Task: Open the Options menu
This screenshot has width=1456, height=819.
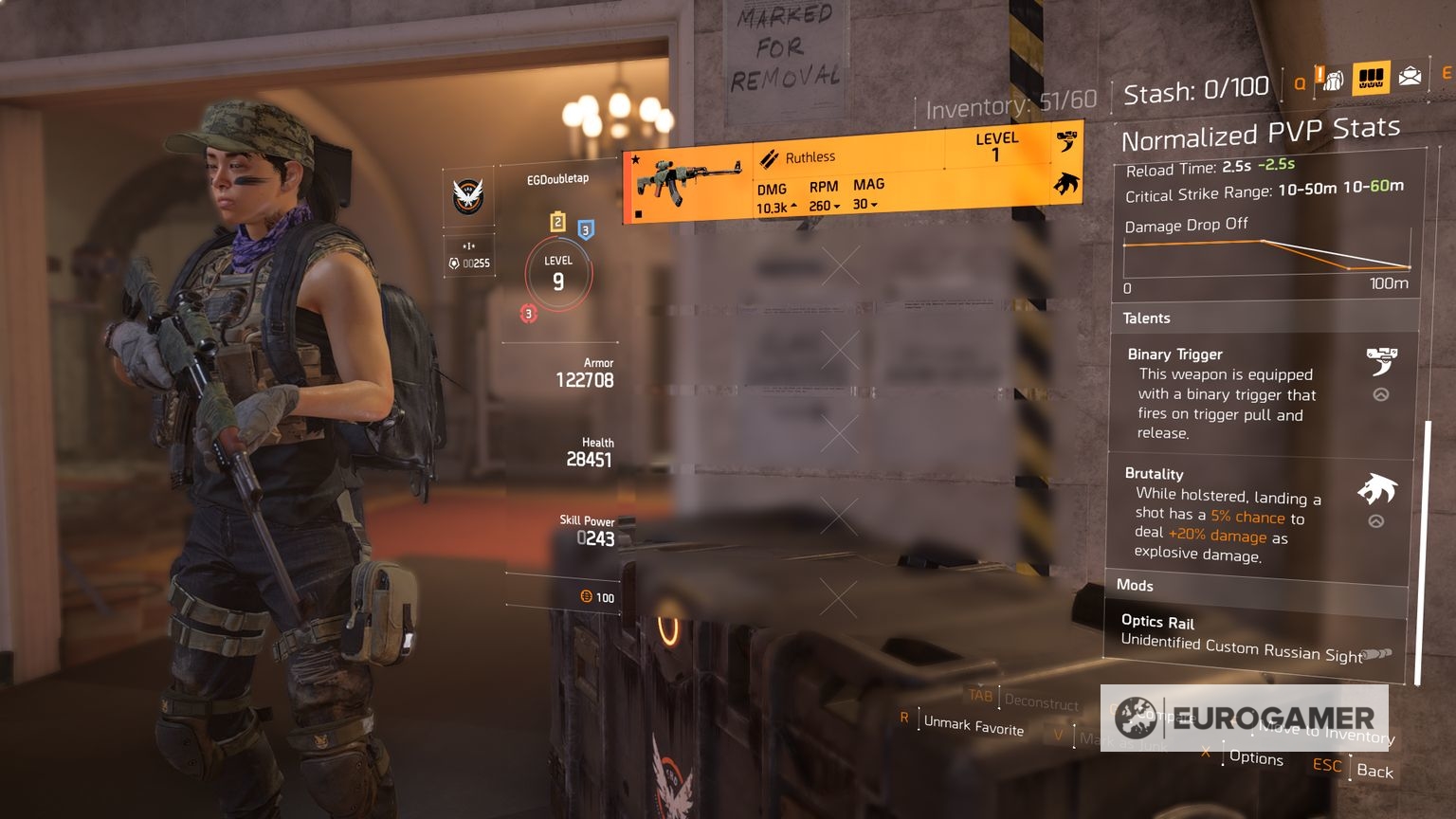Action: (1256, 757)
